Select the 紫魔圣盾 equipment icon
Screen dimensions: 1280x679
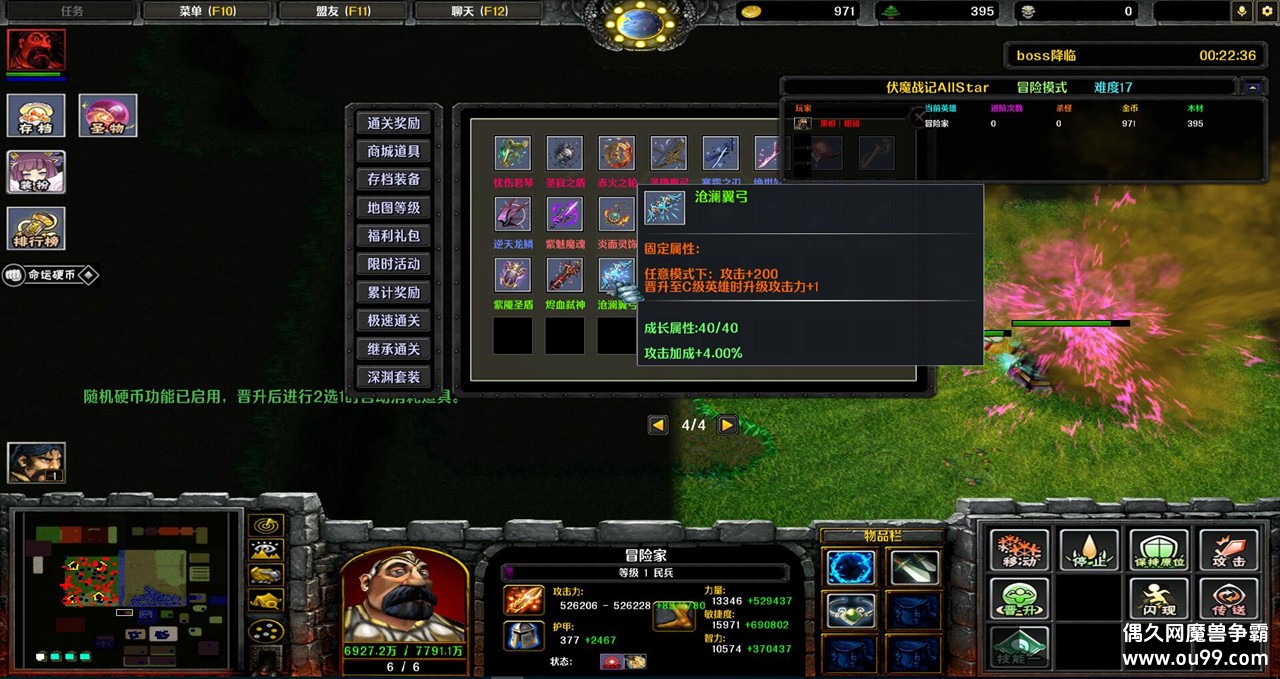513,275
